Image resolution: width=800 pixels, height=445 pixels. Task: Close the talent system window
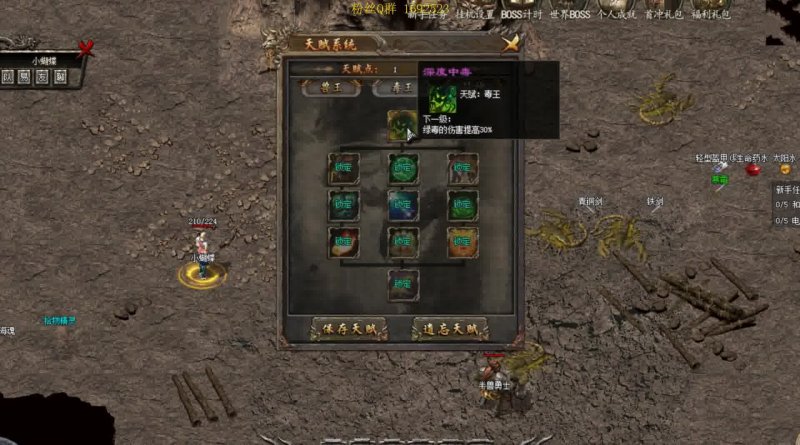[511, 43]
